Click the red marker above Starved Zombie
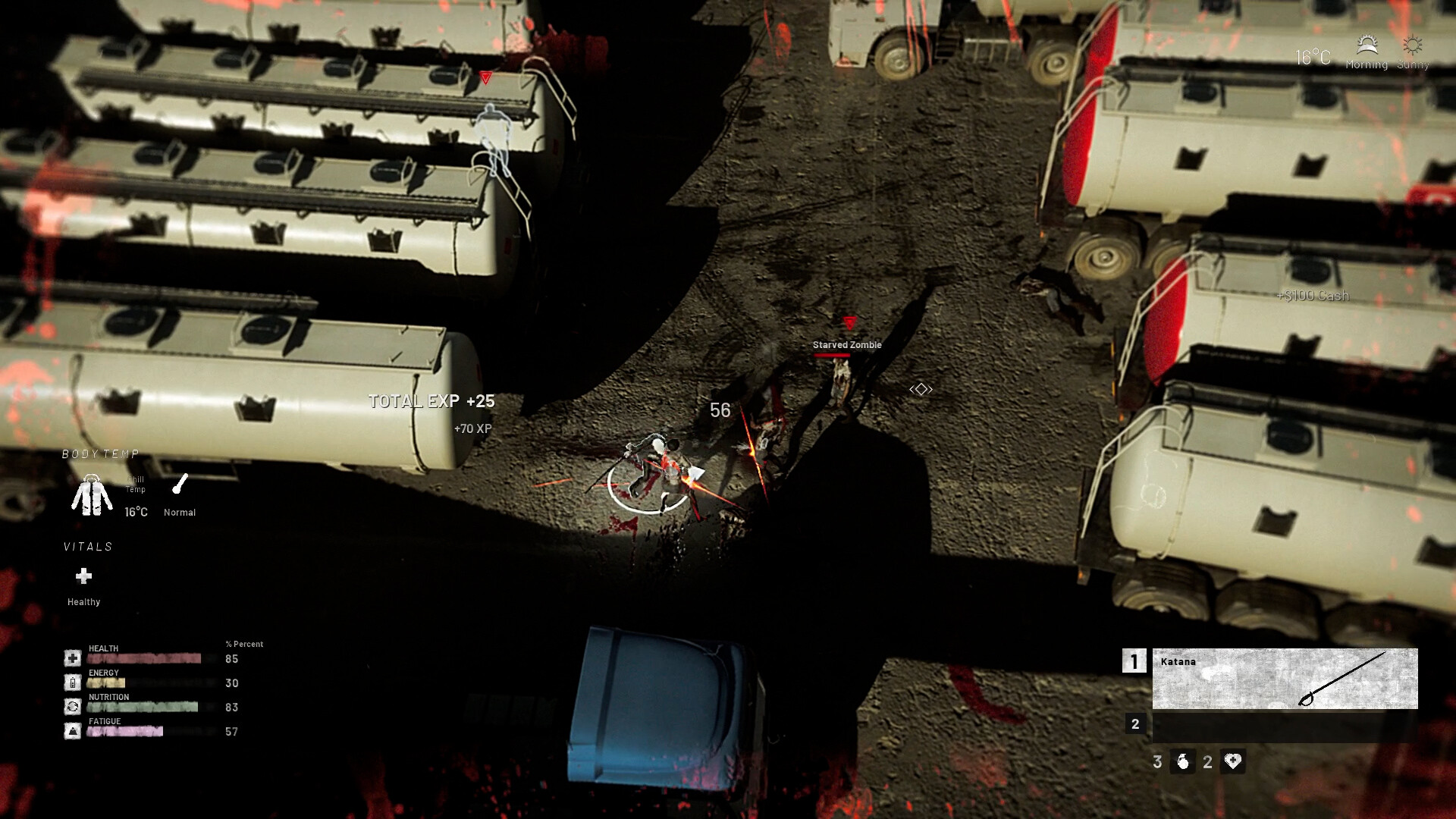Screen dimensions: 1456x819 coord(849,322)
